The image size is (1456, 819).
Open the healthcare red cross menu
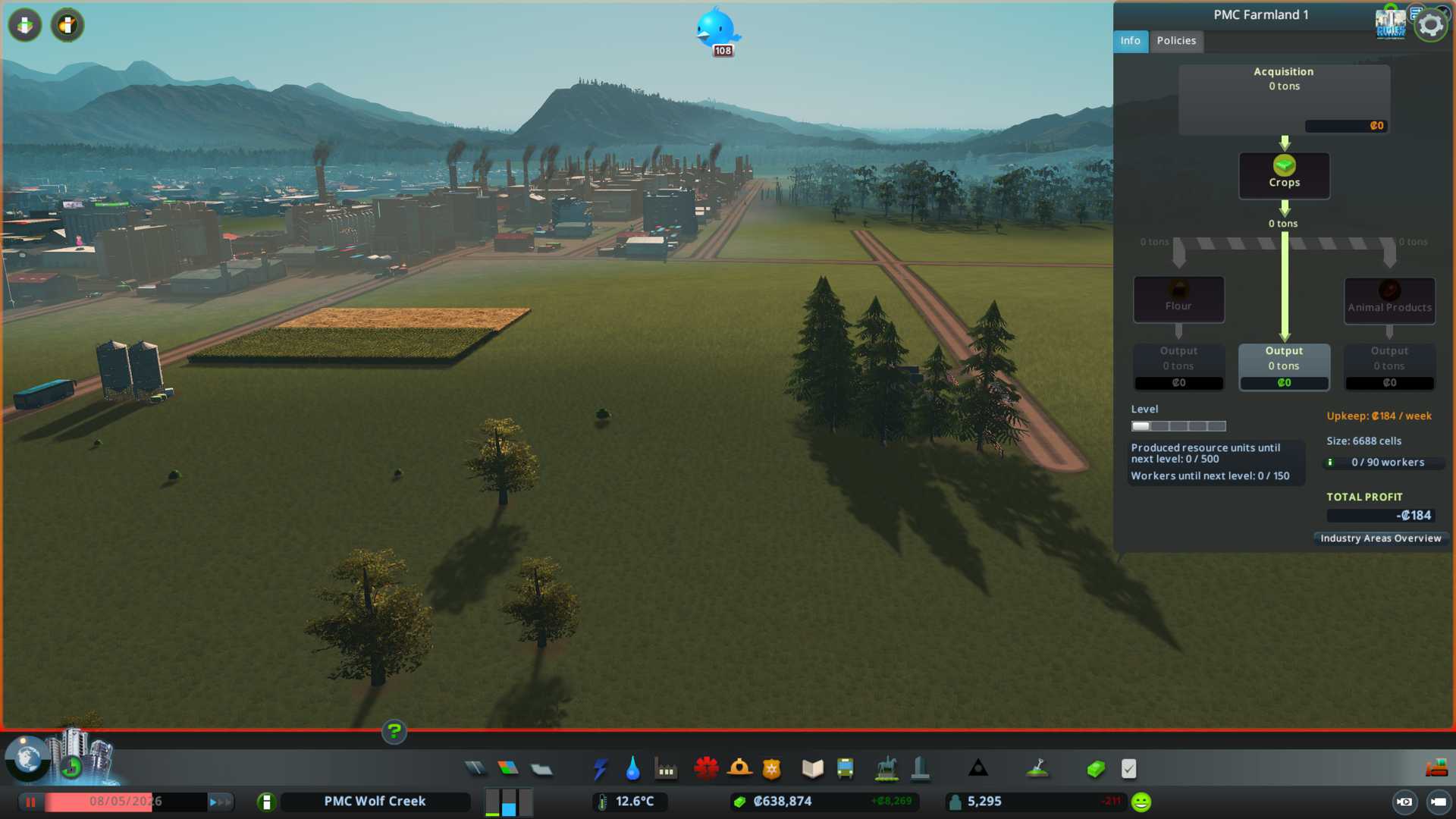click(x=706, y=769)
